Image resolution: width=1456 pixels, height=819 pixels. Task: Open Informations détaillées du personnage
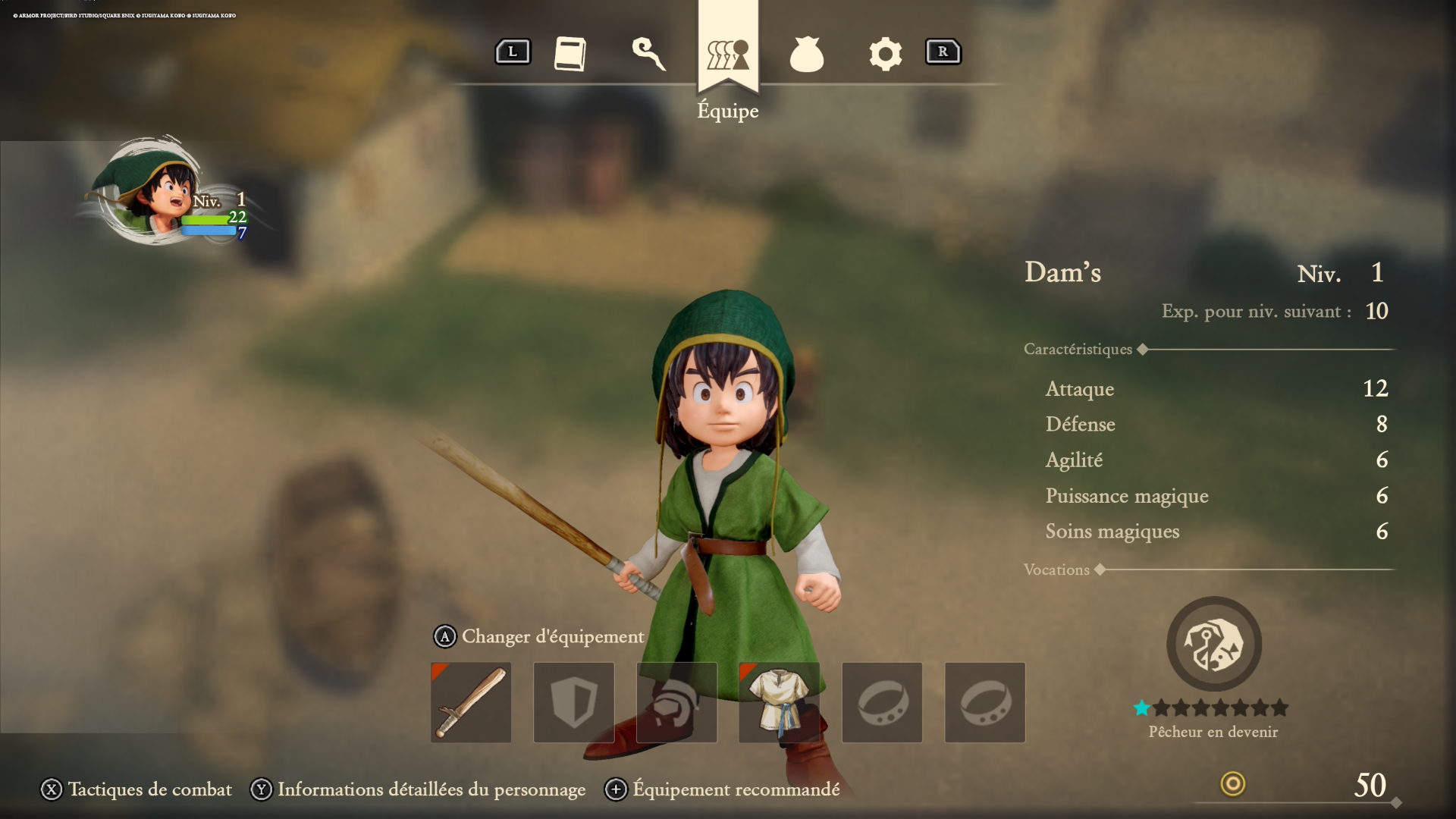(x=431, y=789)
